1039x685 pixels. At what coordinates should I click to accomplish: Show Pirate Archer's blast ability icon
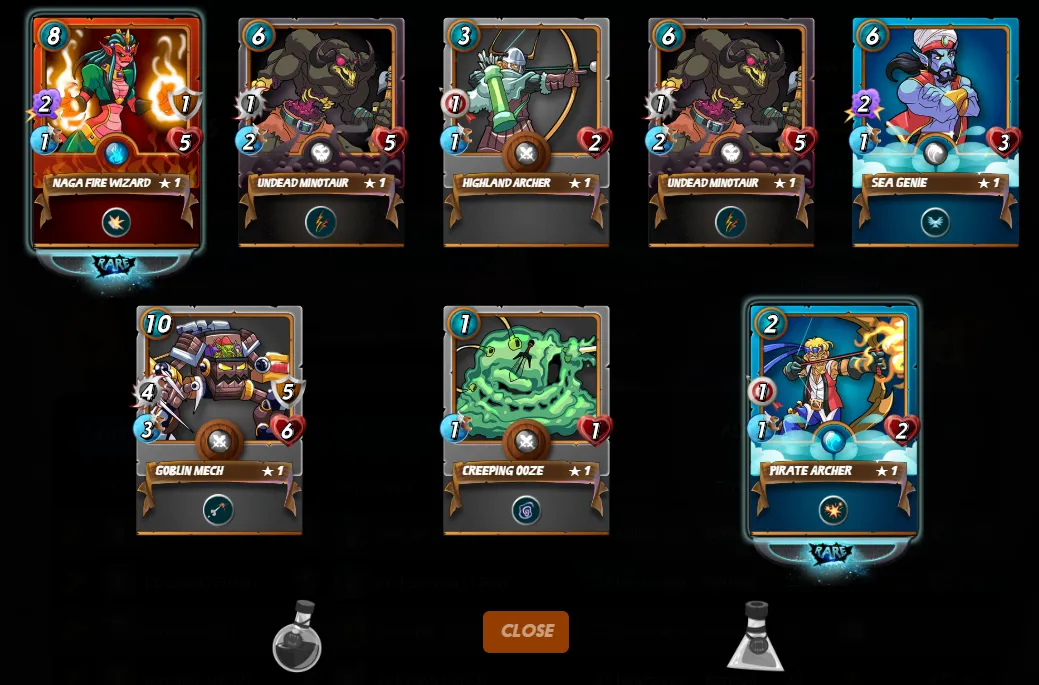click(832, 510)
